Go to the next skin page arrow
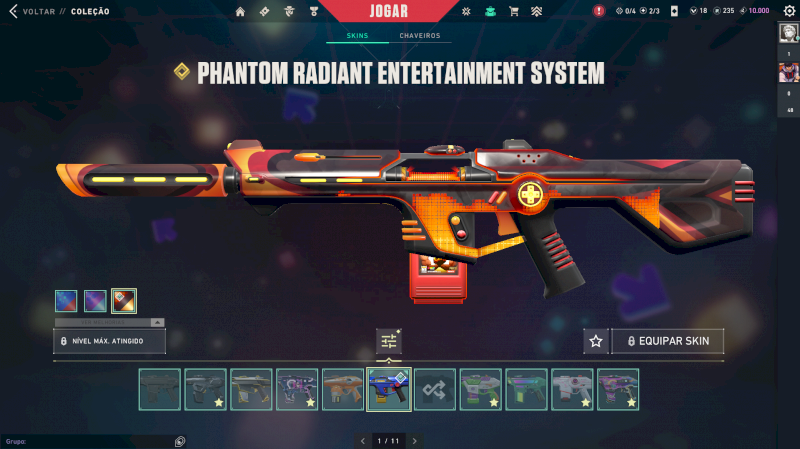800x449 pixels. (414, 440)
